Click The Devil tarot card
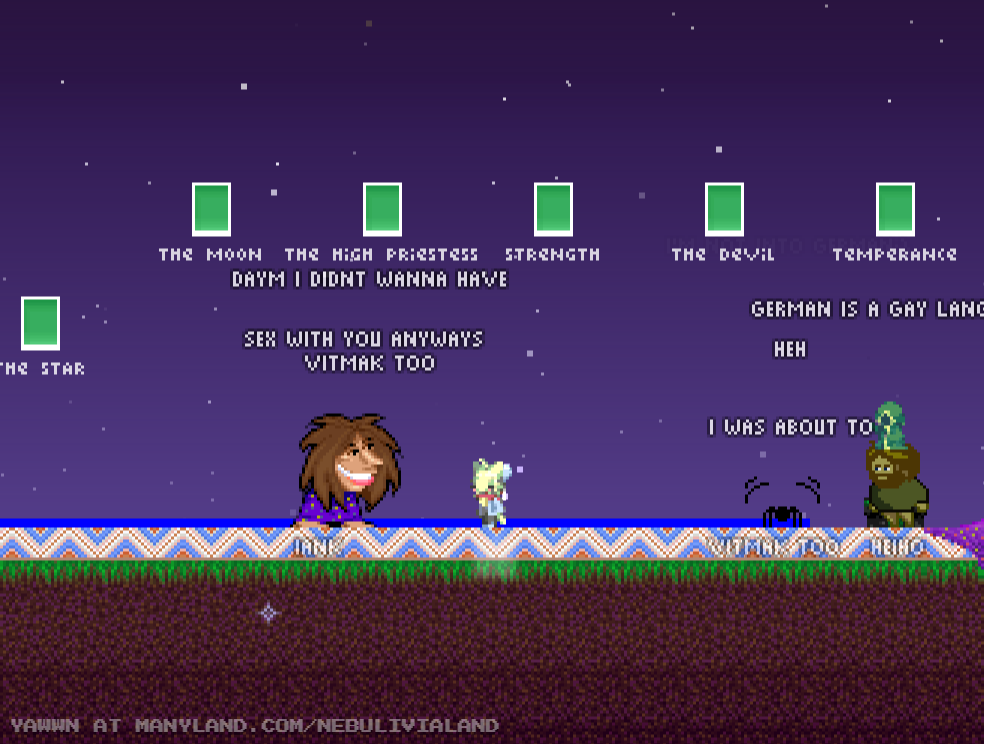Image resolution: width=984 pixels, height=744 pixels. [724, 210]
